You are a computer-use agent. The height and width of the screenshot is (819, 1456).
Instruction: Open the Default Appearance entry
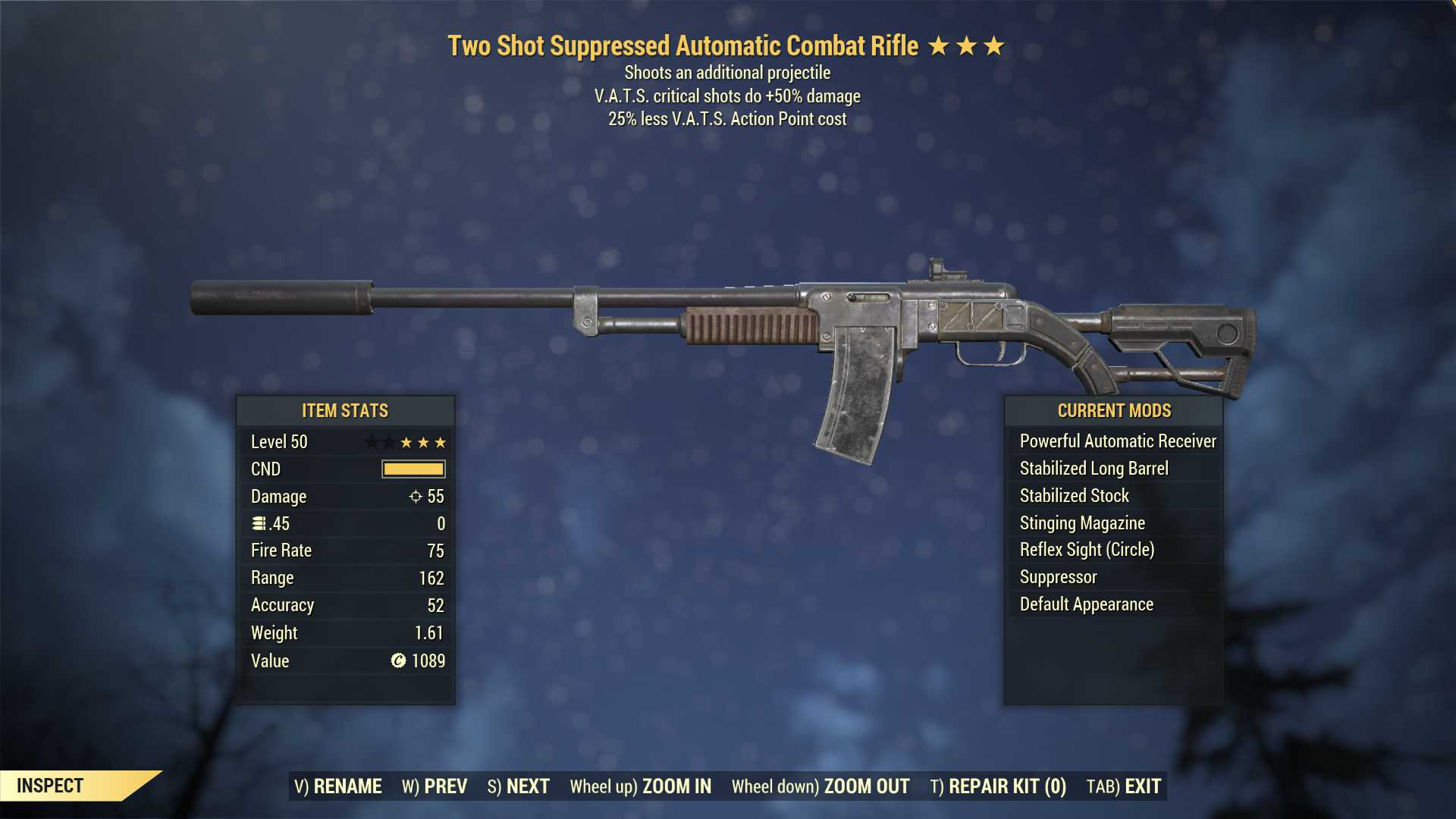click(x=1084, y=604)
